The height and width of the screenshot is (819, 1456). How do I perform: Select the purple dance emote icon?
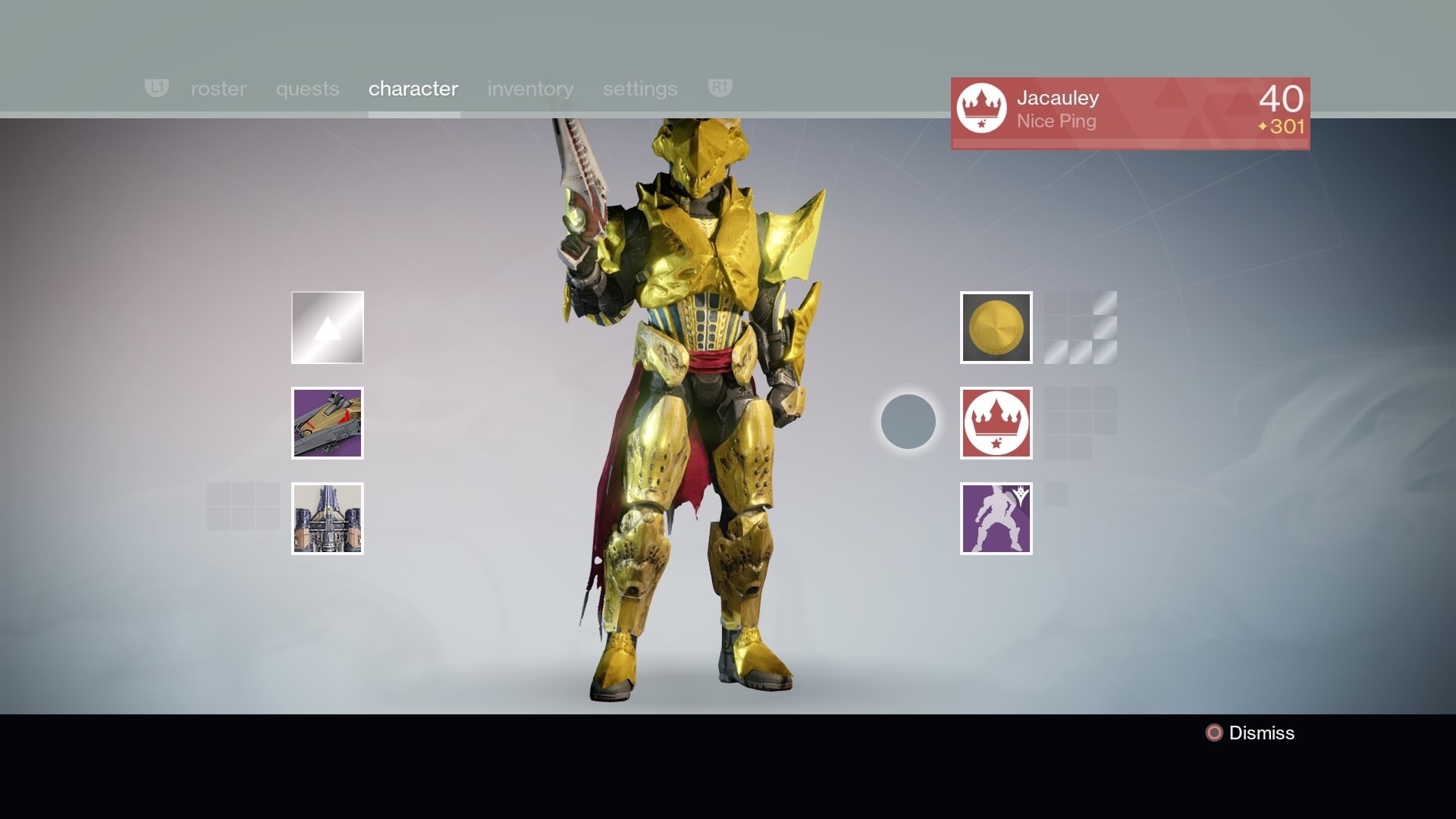996,519
